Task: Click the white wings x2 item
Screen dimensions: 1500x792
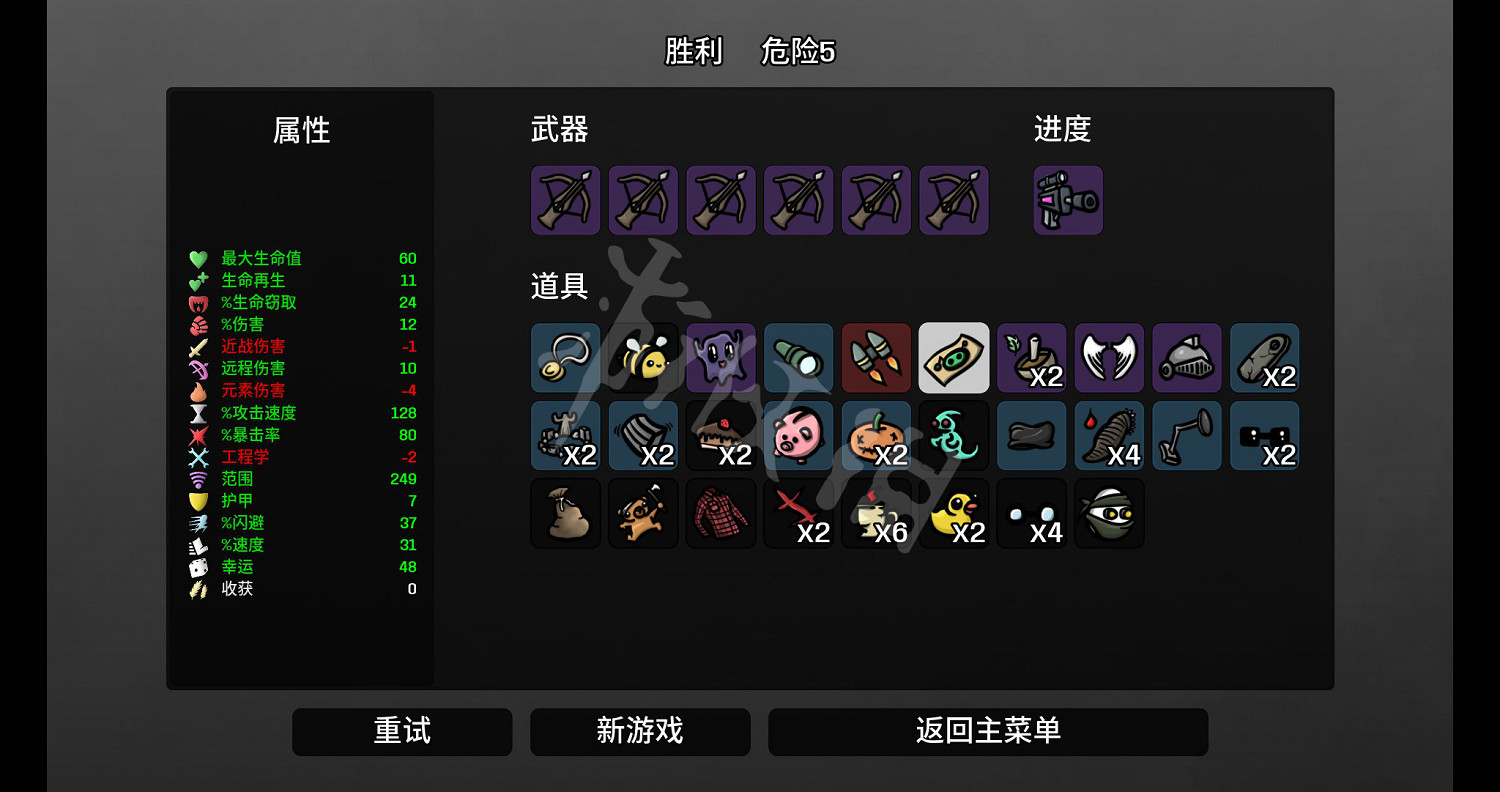Action: coord(1109,357)
